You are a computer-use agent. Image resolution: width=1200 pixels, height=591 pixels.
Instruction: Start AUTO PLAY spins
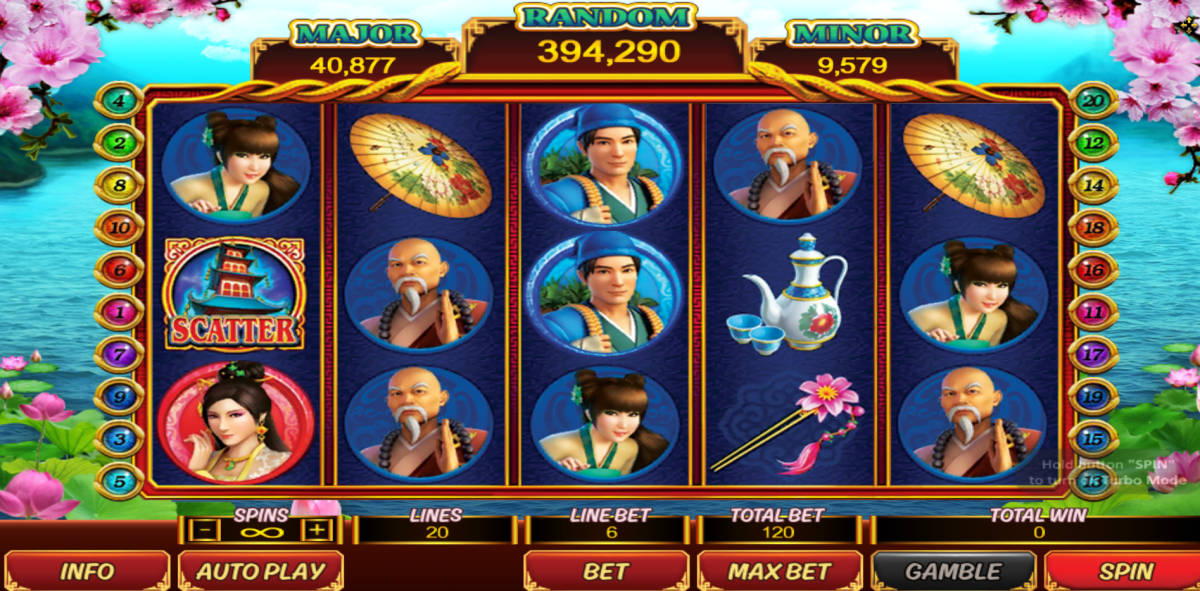coord(261,571)
